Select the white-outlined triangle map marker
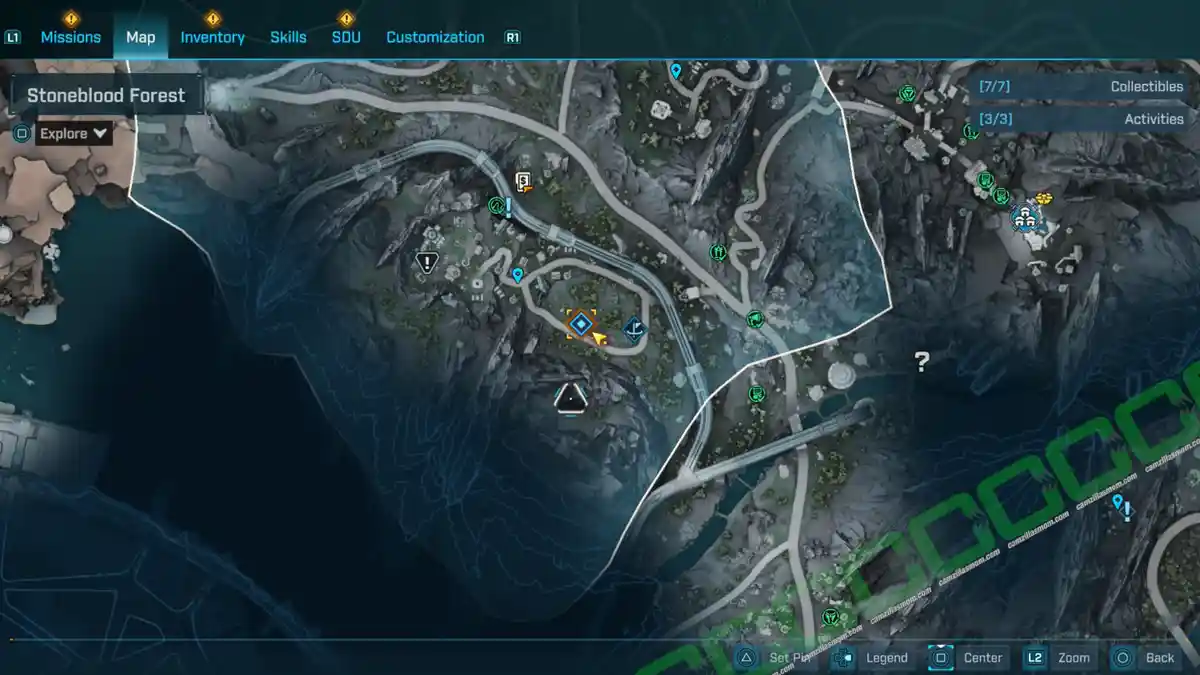1200x675 pixels. click(570, 398)
